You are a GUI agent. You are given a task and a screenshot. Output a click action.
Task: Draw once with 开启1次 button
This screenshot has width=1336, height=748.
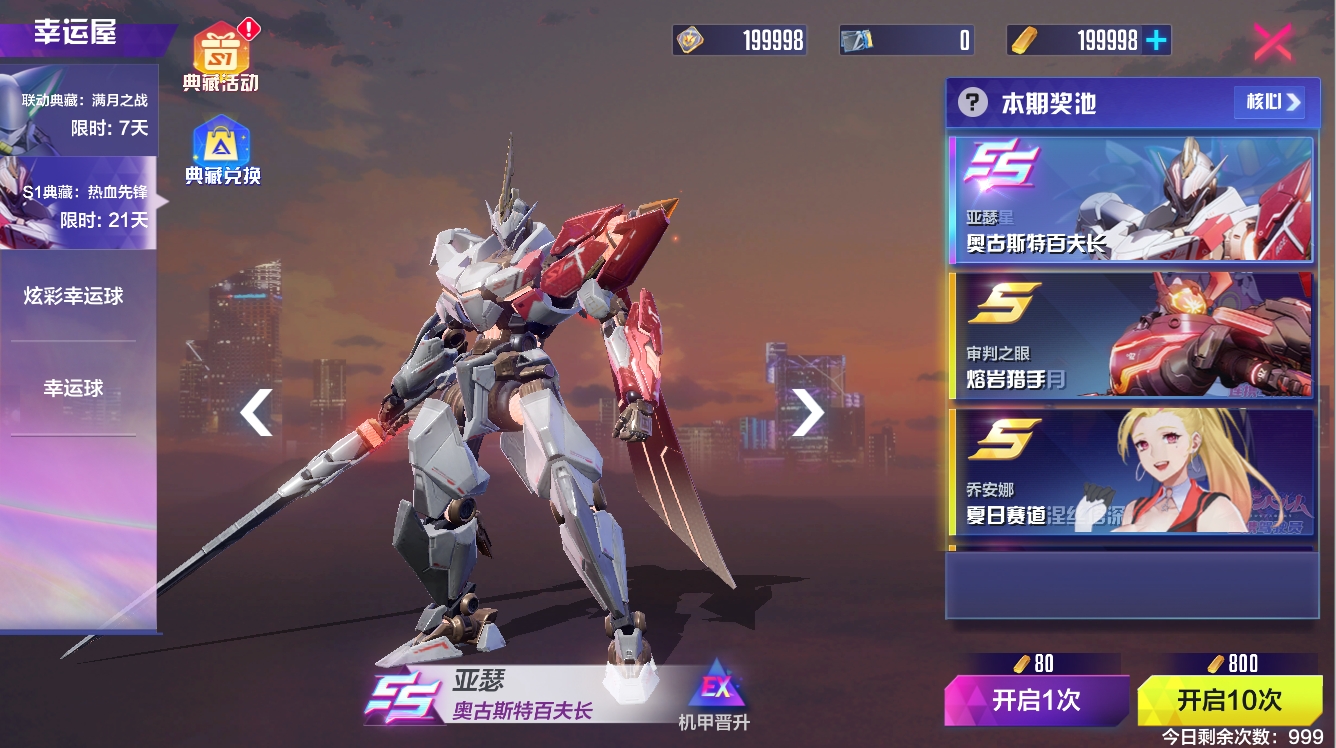[1036, 700]
